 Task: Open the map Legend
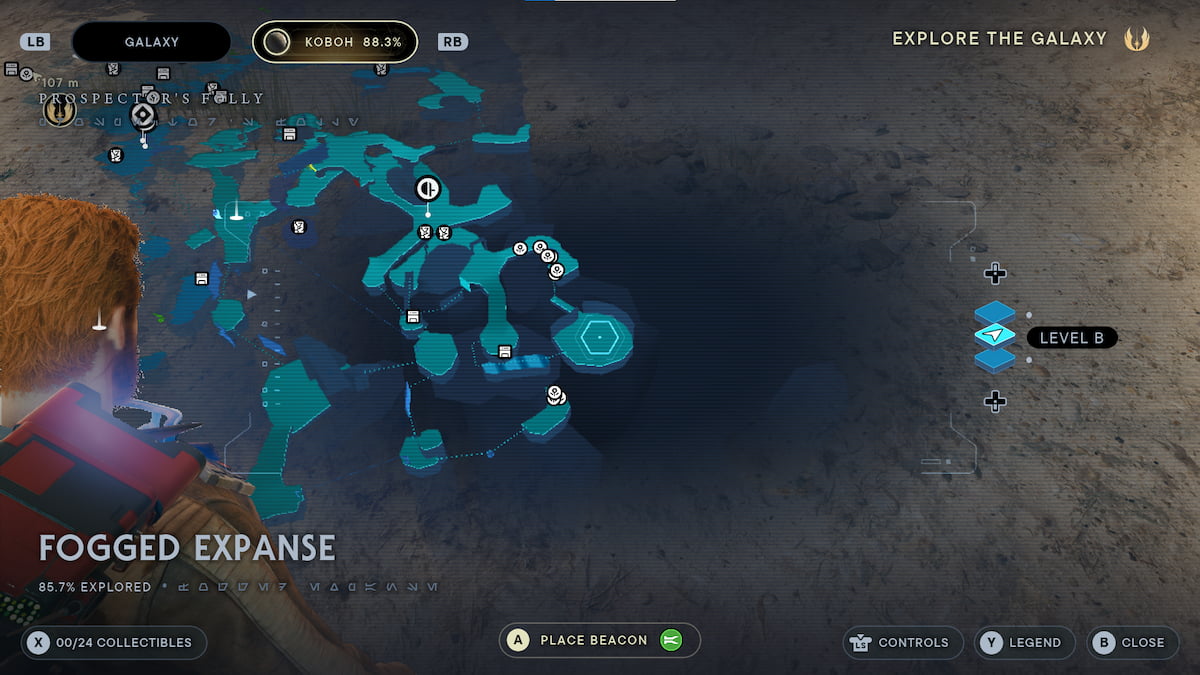click(x=1025, y=642)
